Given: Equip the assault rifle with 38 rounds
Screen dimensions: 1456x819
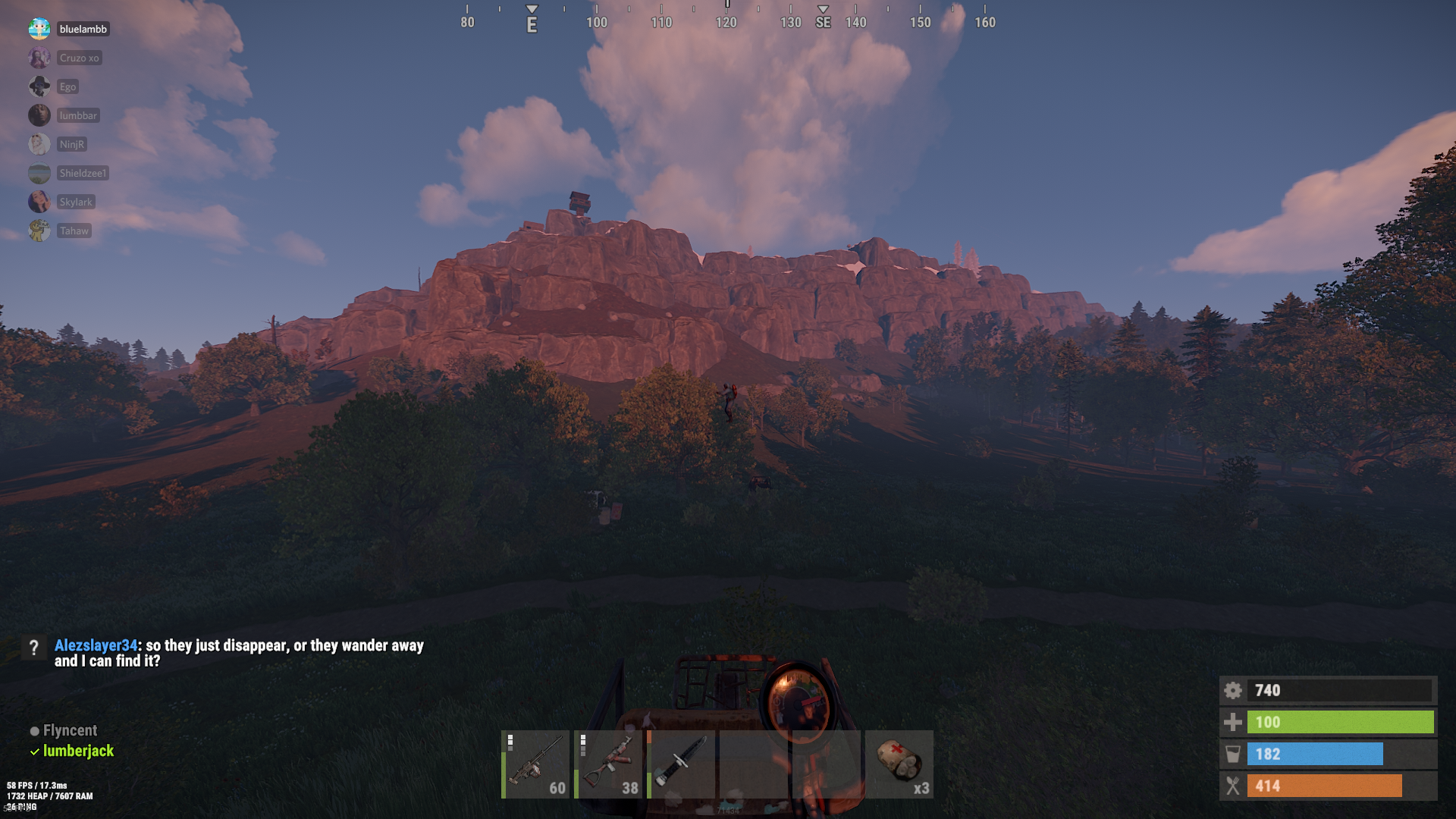Looking at the screenshot, I should click(608, 764).
